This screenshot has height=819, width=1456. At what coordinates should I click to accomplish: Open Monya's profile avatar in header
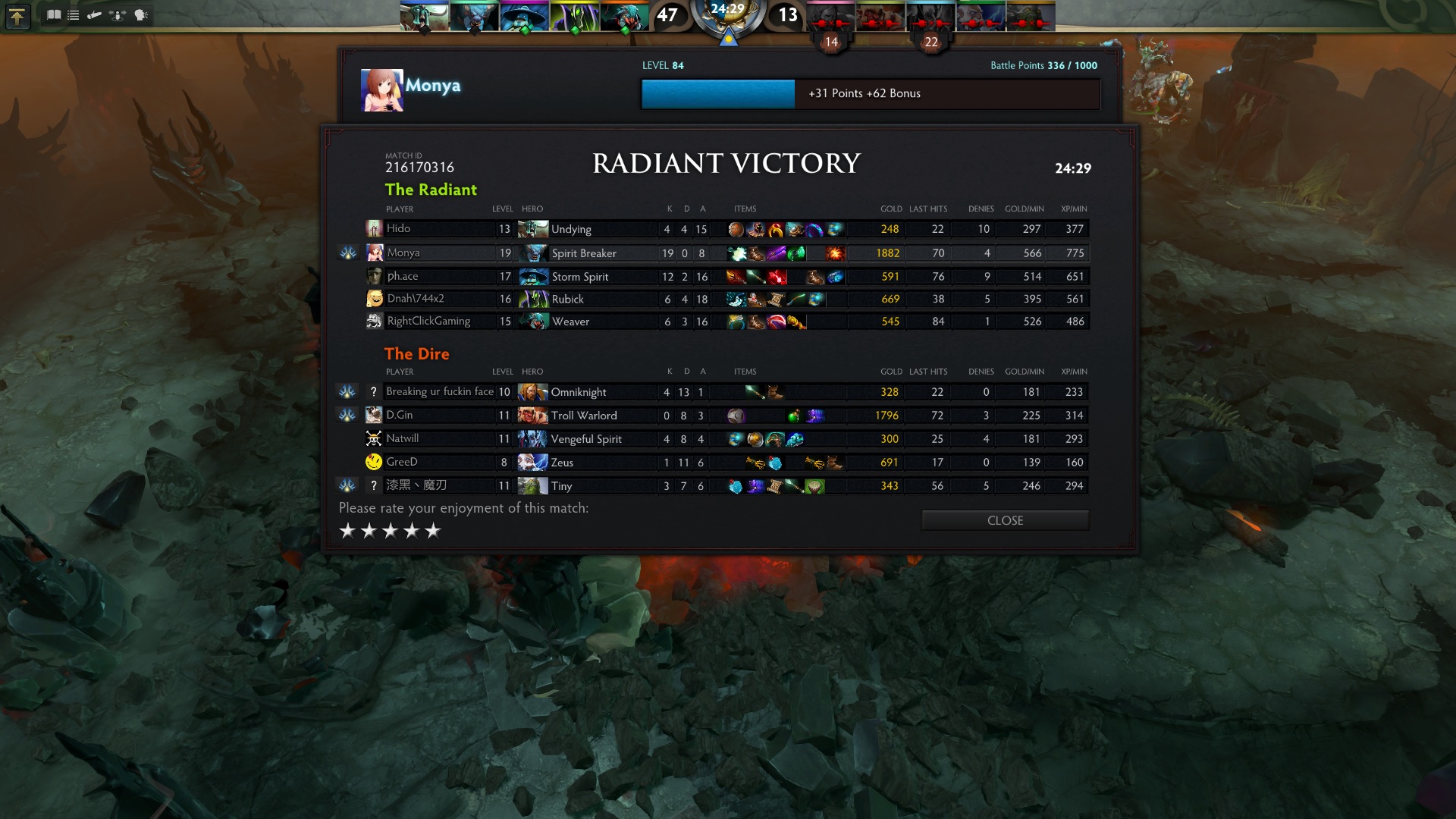coord(382,90)
